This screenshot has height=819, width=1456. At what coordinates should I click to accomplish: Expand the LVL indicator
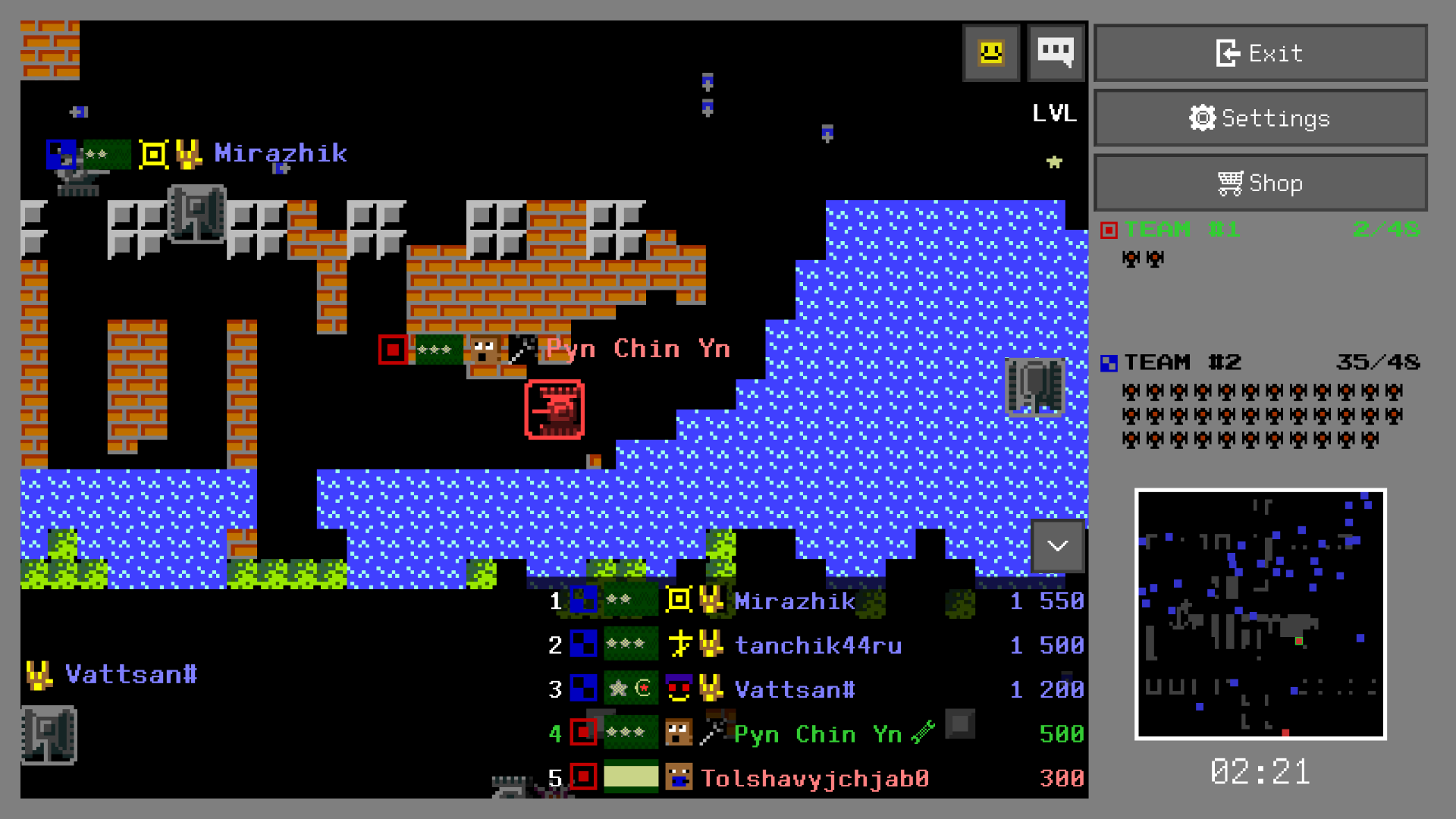point(1054,114)
